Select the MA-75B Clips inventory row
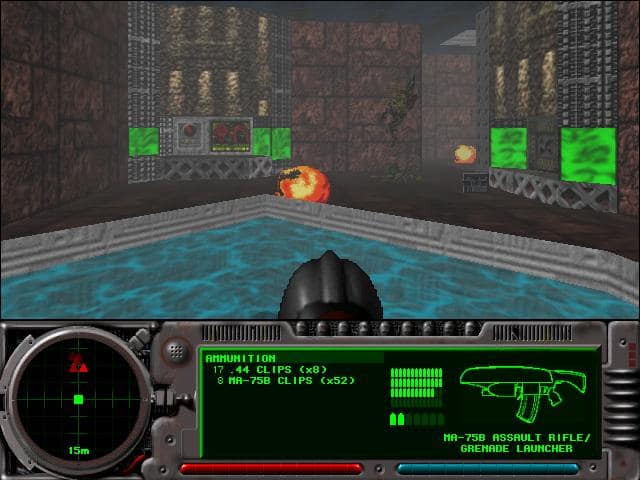This screenshot has height=480, width=640. click(x=285, y=380)
